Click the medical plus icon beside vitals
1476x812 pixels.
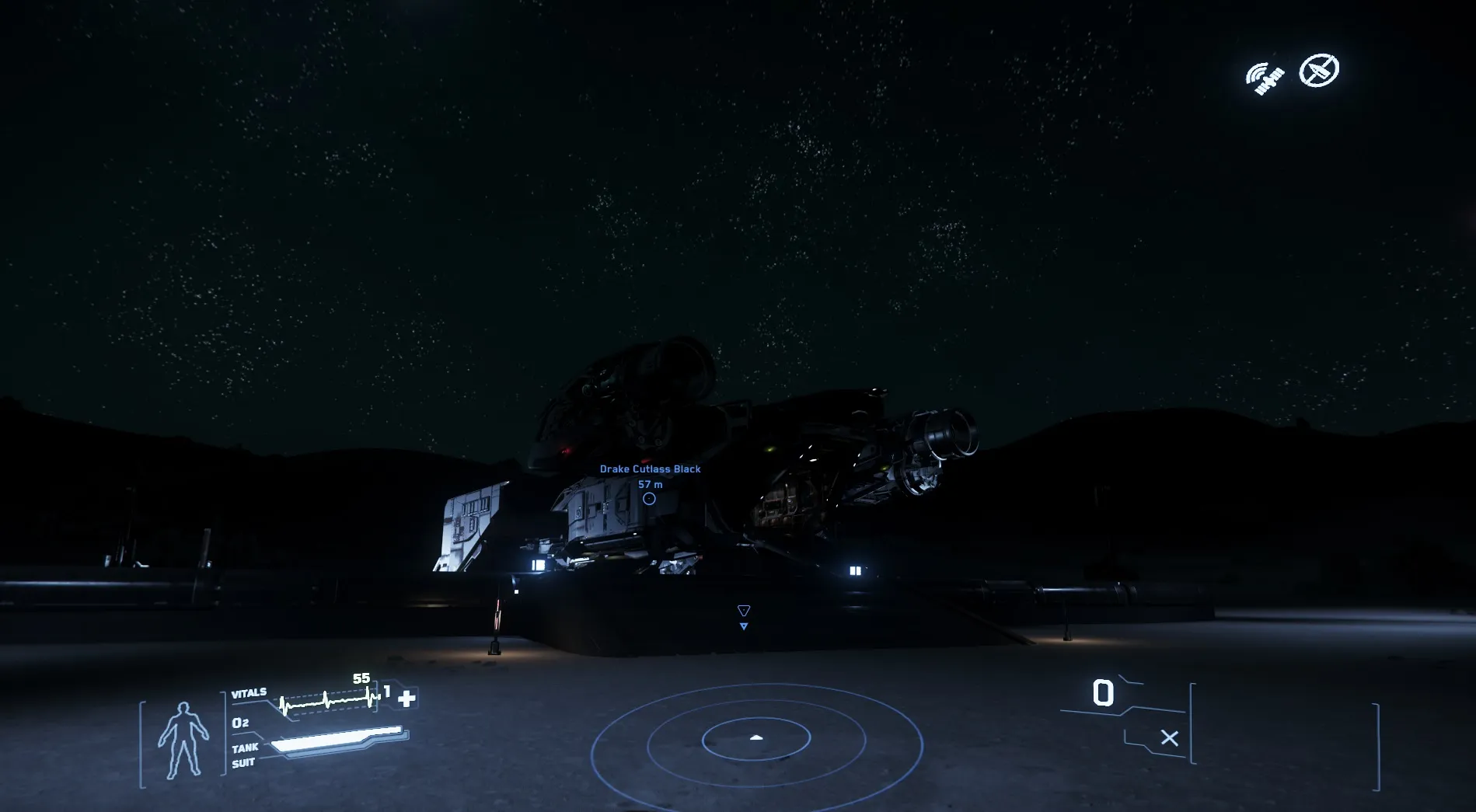[406, 698]
